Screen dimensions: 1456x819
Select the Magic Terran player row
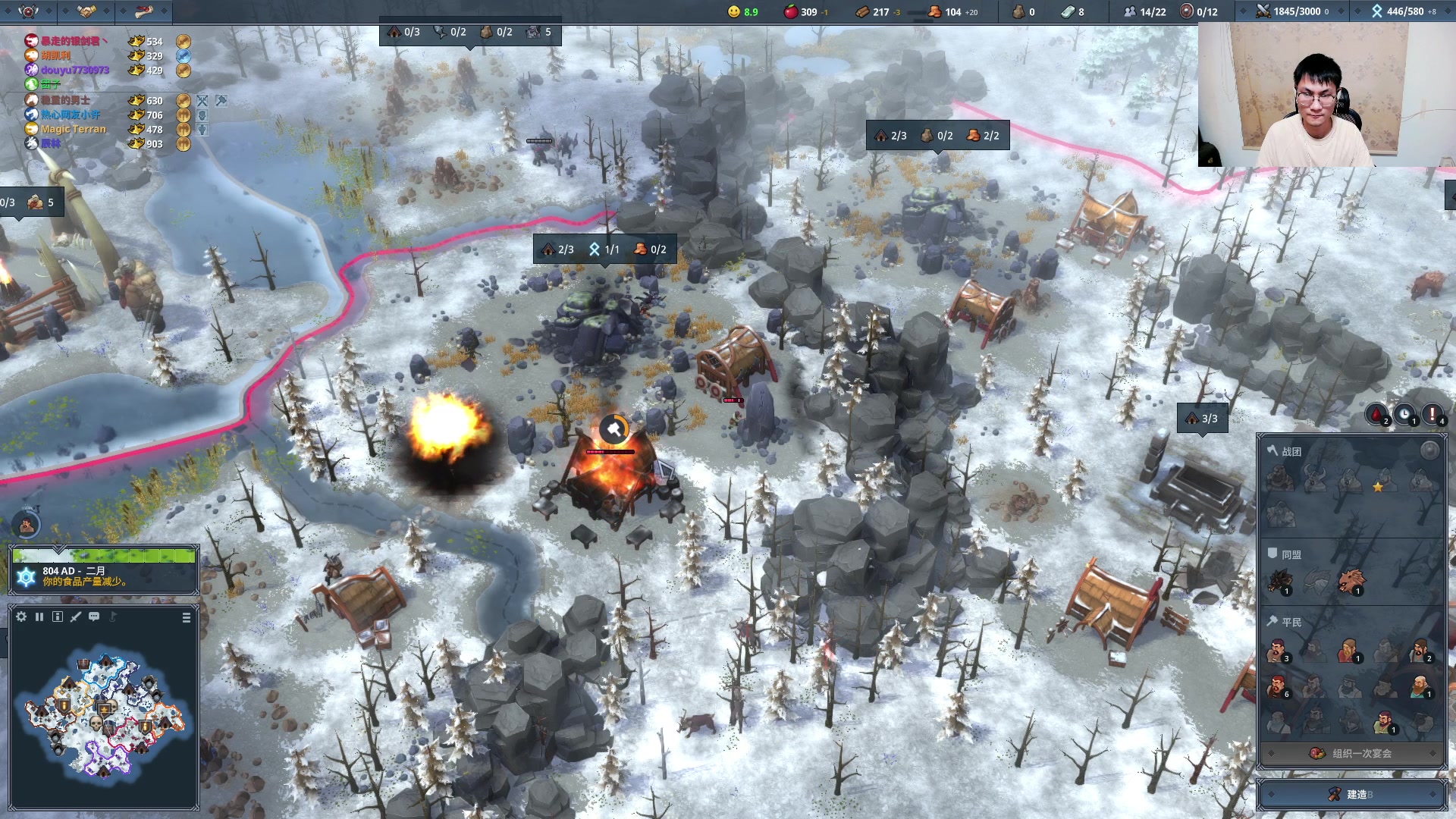74,129
